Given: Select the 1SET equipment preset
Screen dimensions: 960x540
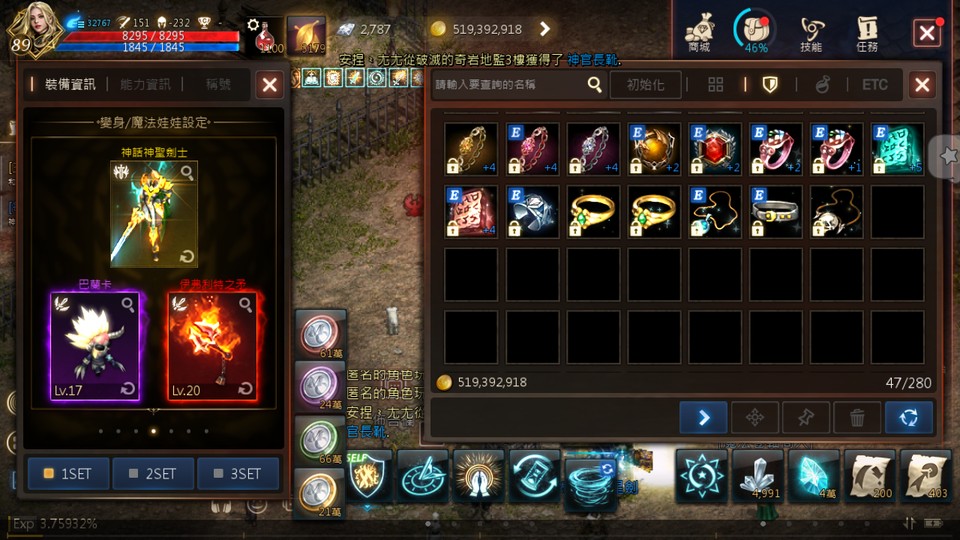Looking at the screenshot, I should pos(68,474).
